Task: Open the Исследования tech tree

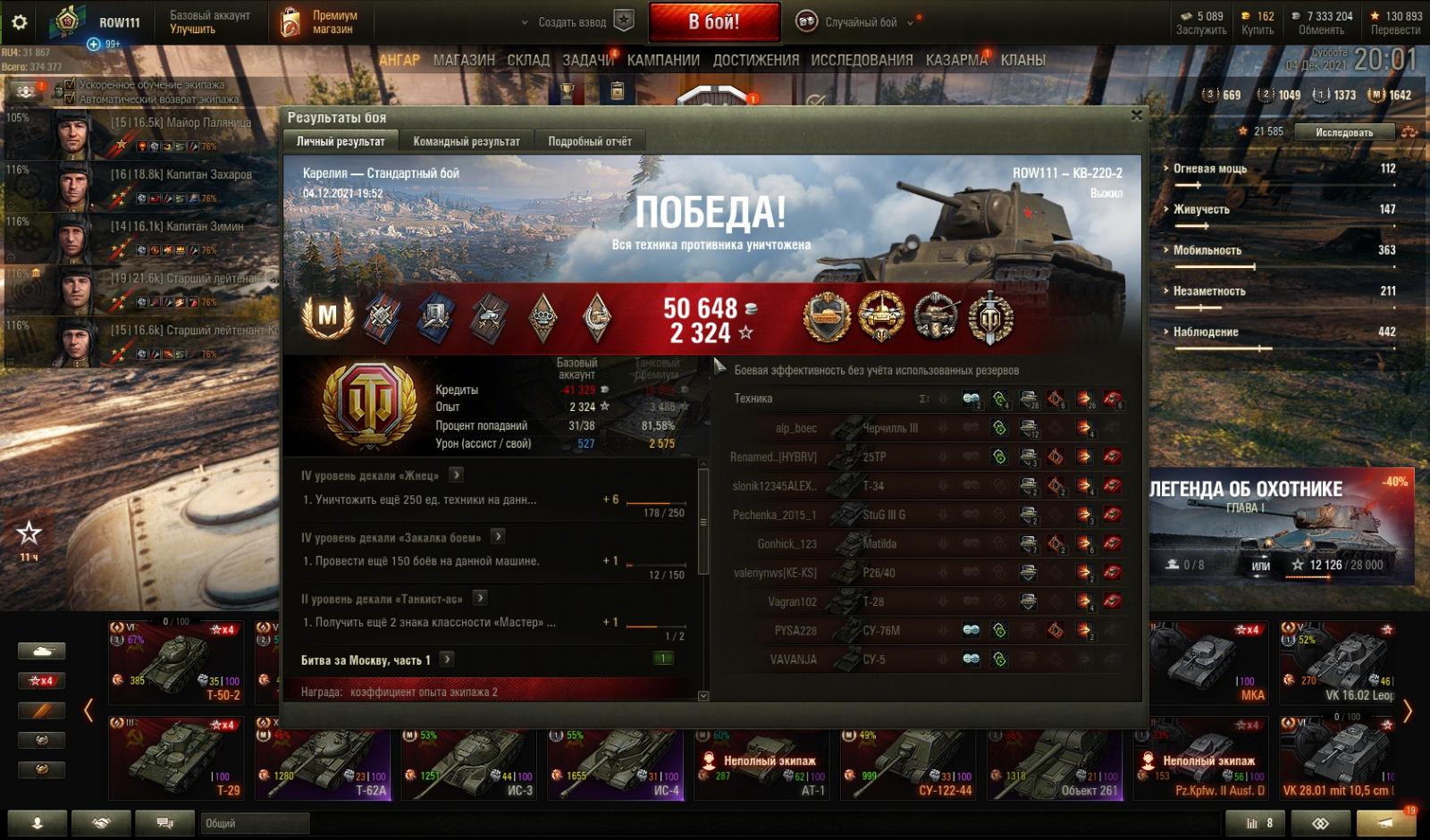Action: click(x=862, y=60)
